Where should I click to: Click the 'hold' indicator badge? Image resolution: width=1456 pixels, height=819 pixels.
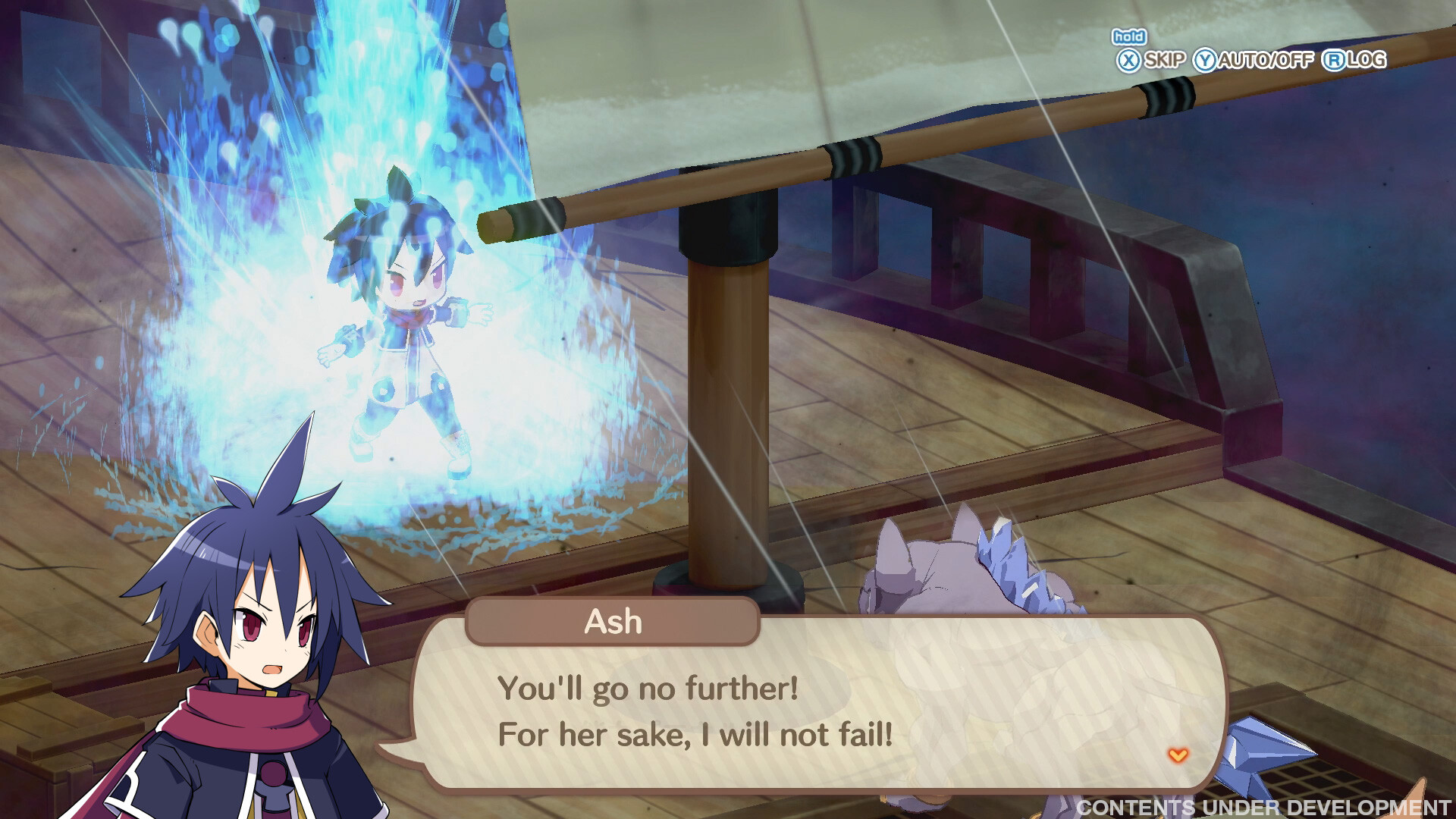(x=1128, y=36)
